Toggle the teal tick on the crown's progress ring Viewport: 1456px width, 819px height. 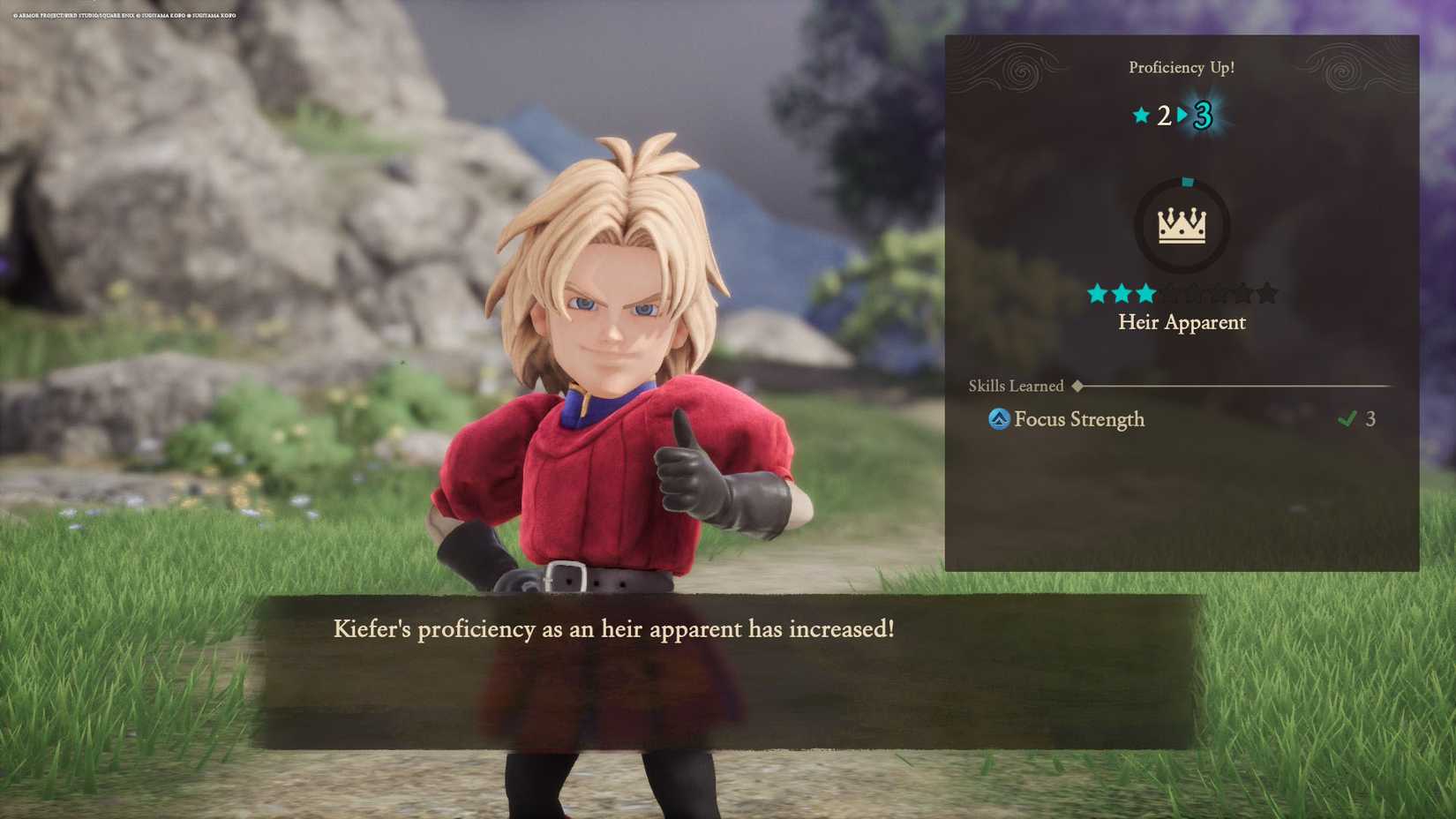1190,180
